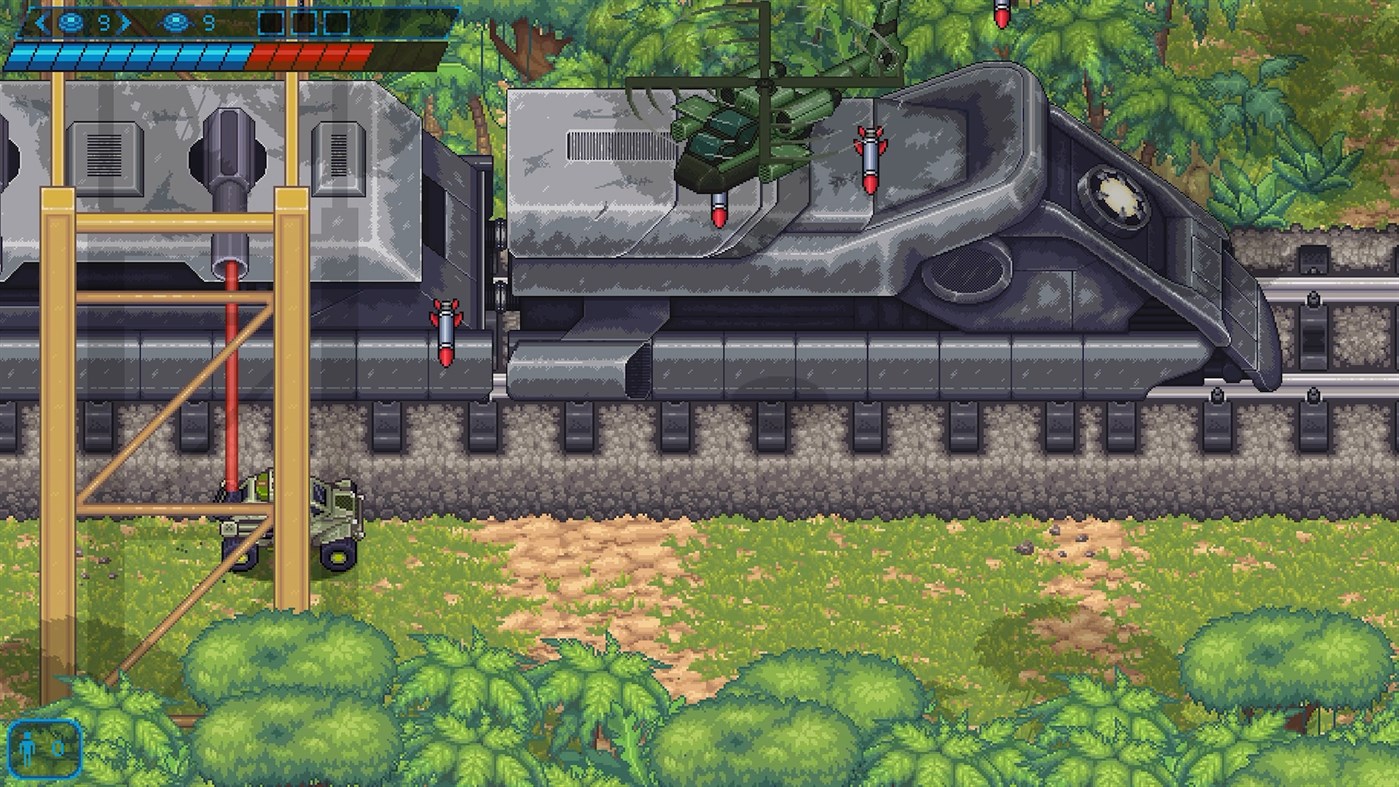Click the third empty item slot

pyautogui.click(x=334, y=23)
